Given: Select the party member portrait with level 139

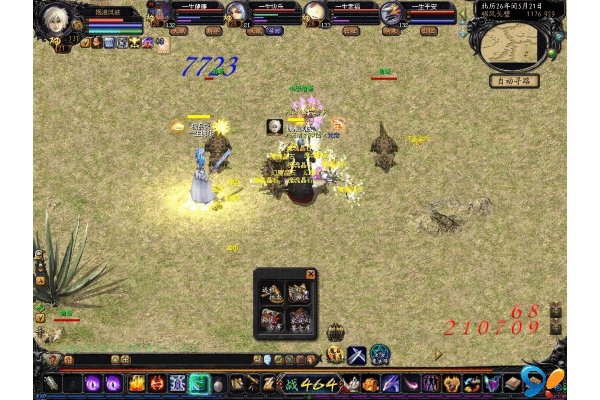Looking at the screenshot, I should click(x=393, y=12).
